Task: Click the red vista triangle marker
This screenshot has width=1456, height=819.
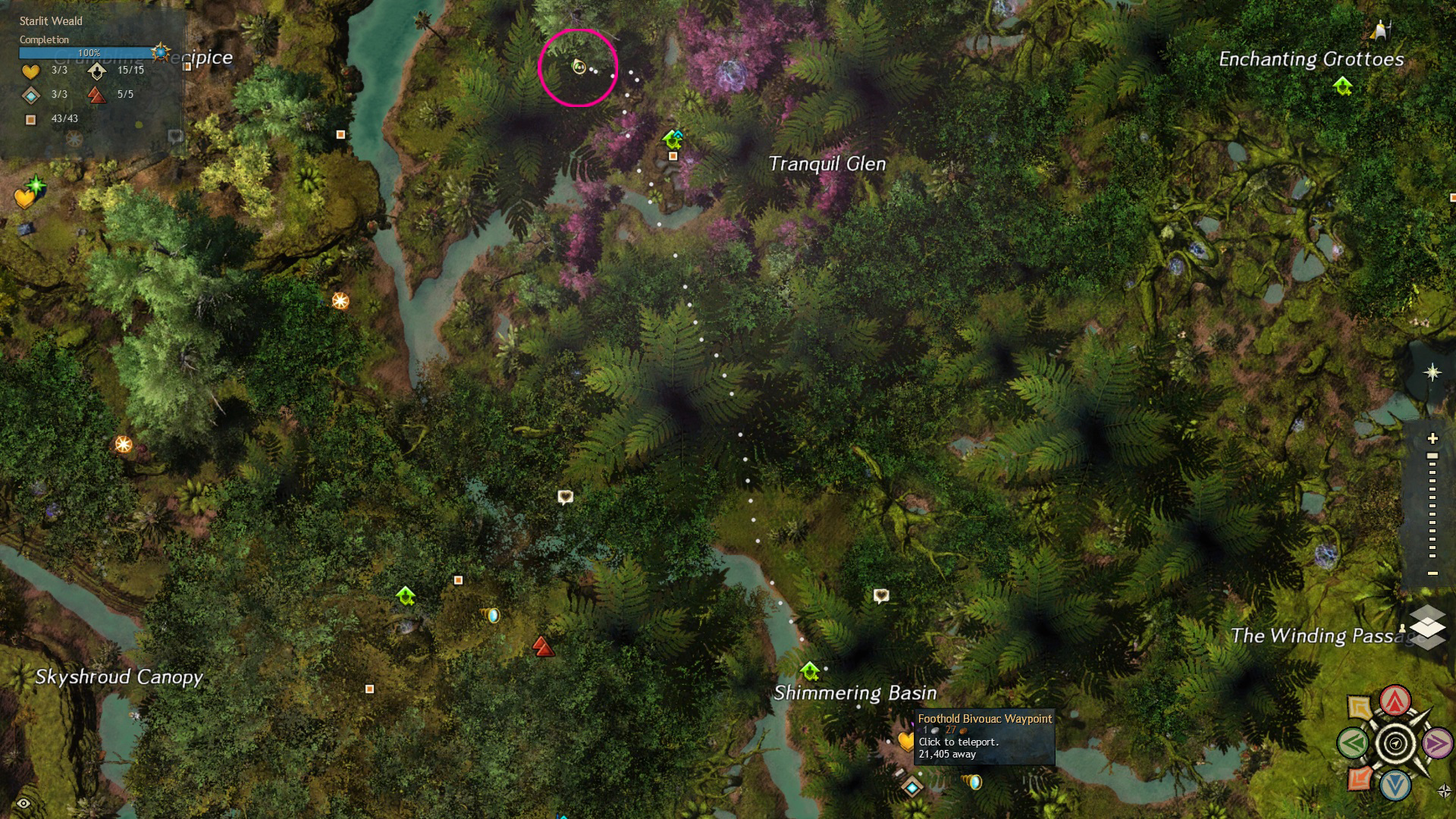Action: click(543, 646)
